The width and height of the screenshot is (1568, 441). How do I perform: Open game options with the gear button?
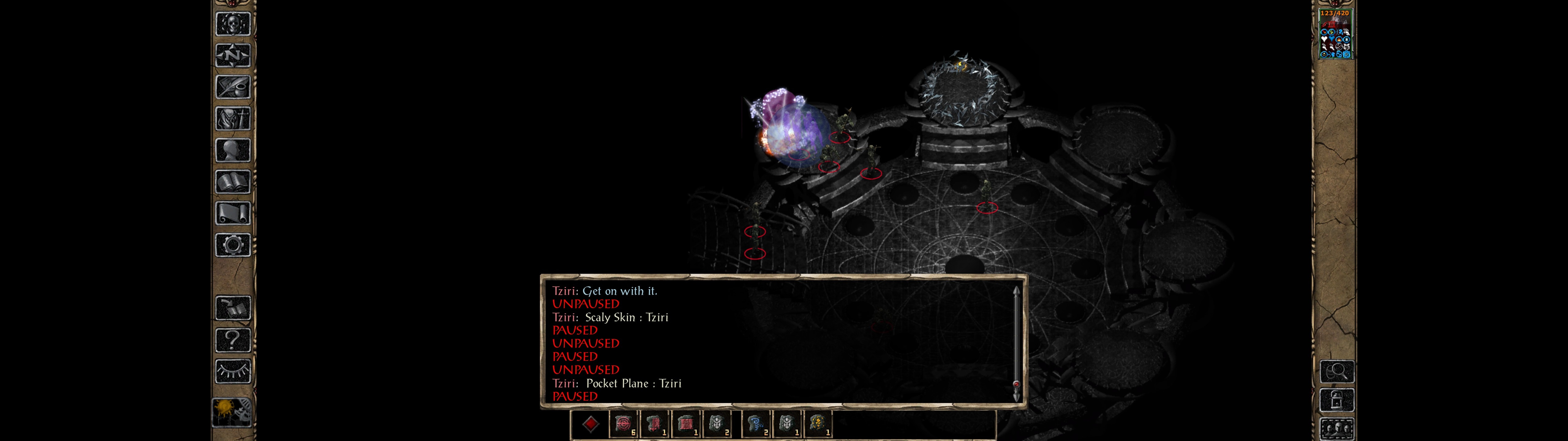click(x=232, y=246)
